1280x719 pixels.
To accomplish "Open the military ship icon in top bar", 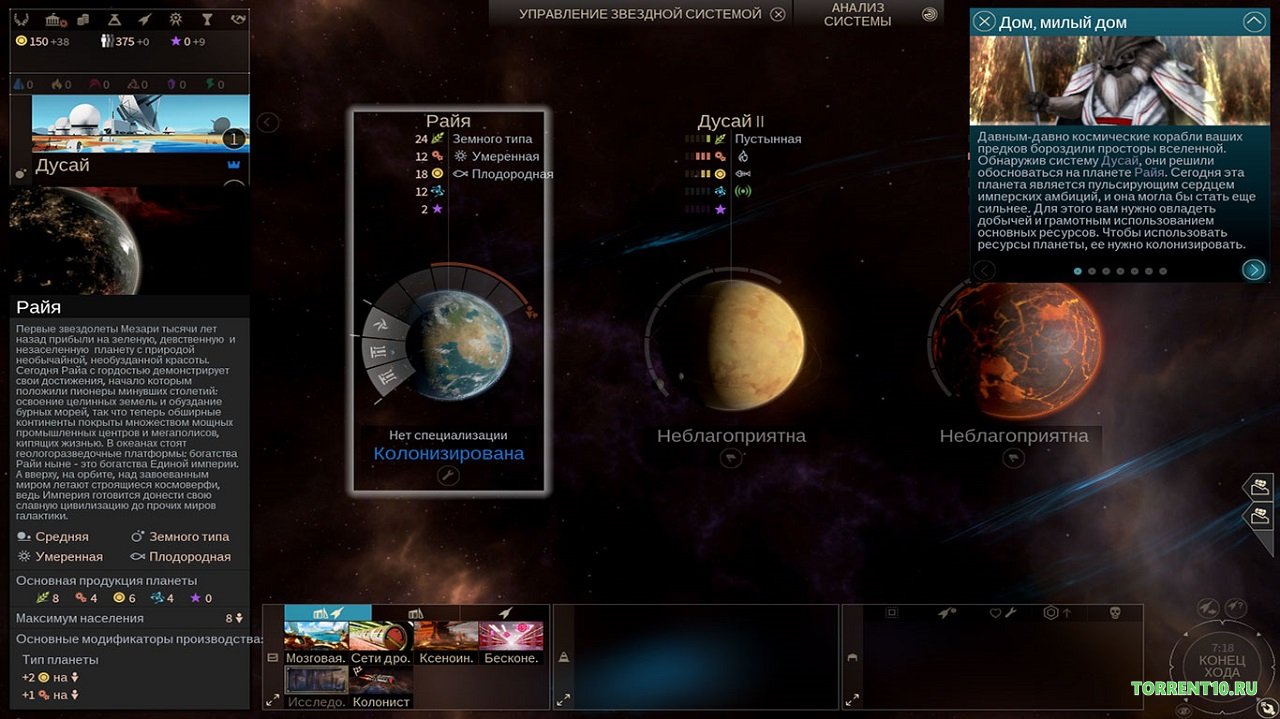I will tap(146, 19).
